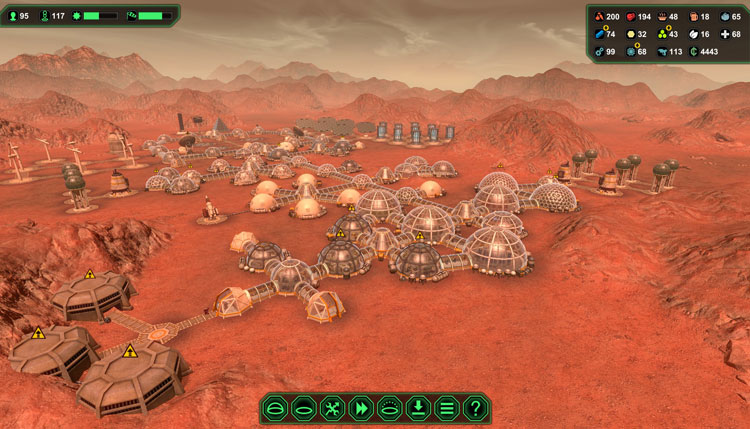Image resolution: width=750 pixels, height=429 pixels.
Task: Click the colonist population head icon
Action: click(x=13, y=16)
